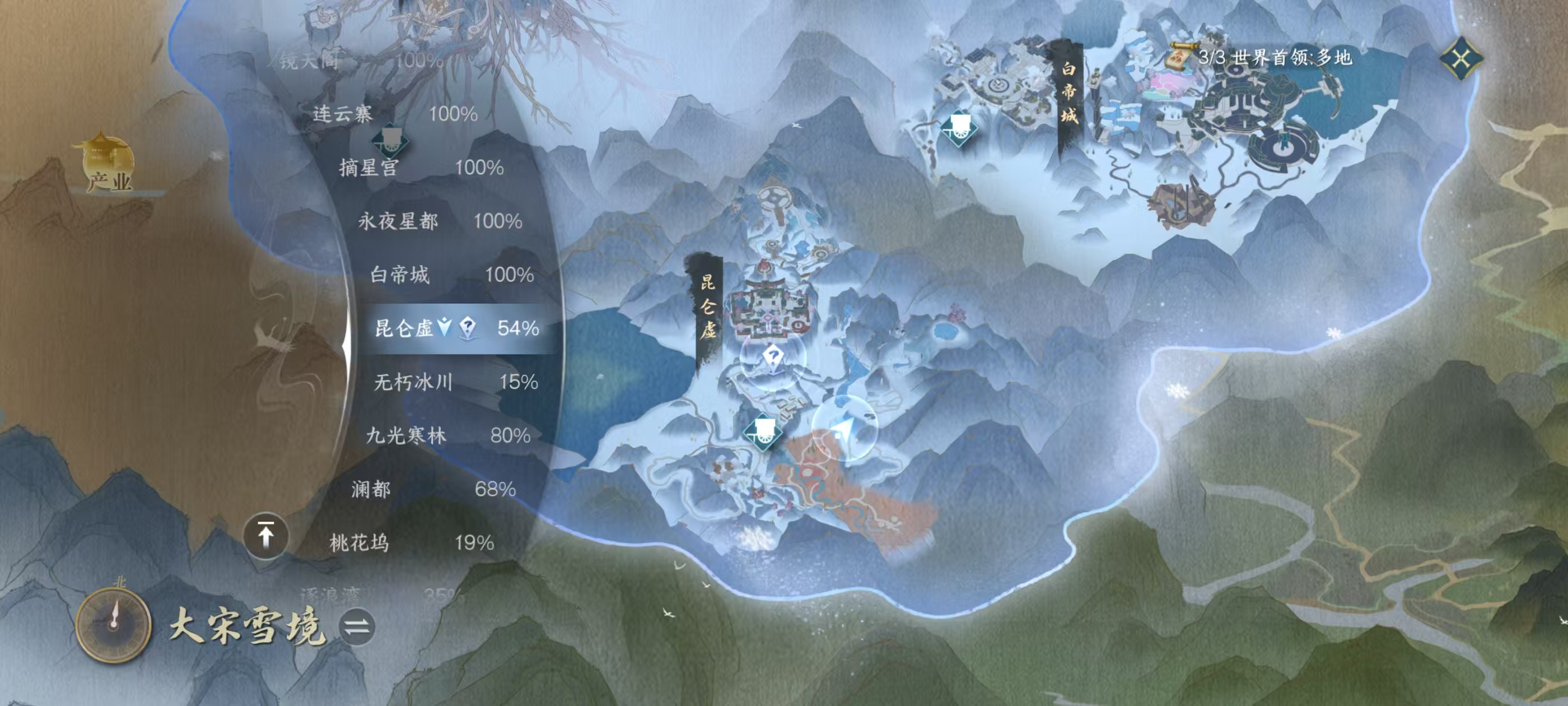The image size is (1568, 706).
Task: Select 白帝城 100% list entry
Action: [x=452, y=275]
